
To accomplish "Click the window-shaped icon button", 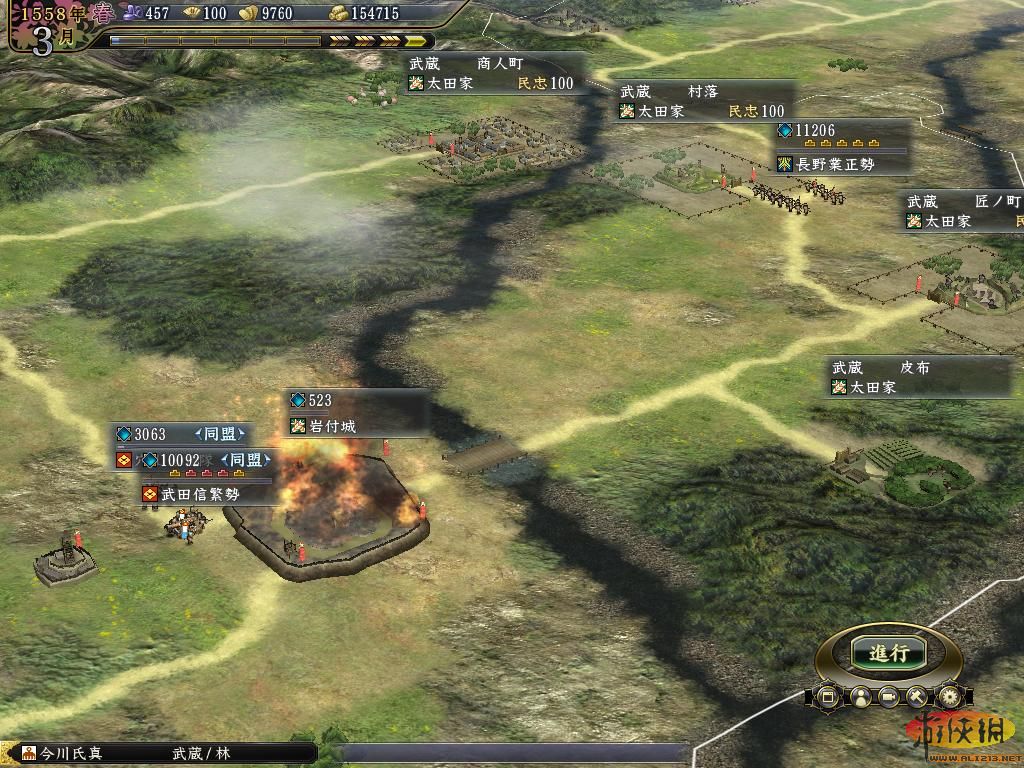I will point(828,696).
